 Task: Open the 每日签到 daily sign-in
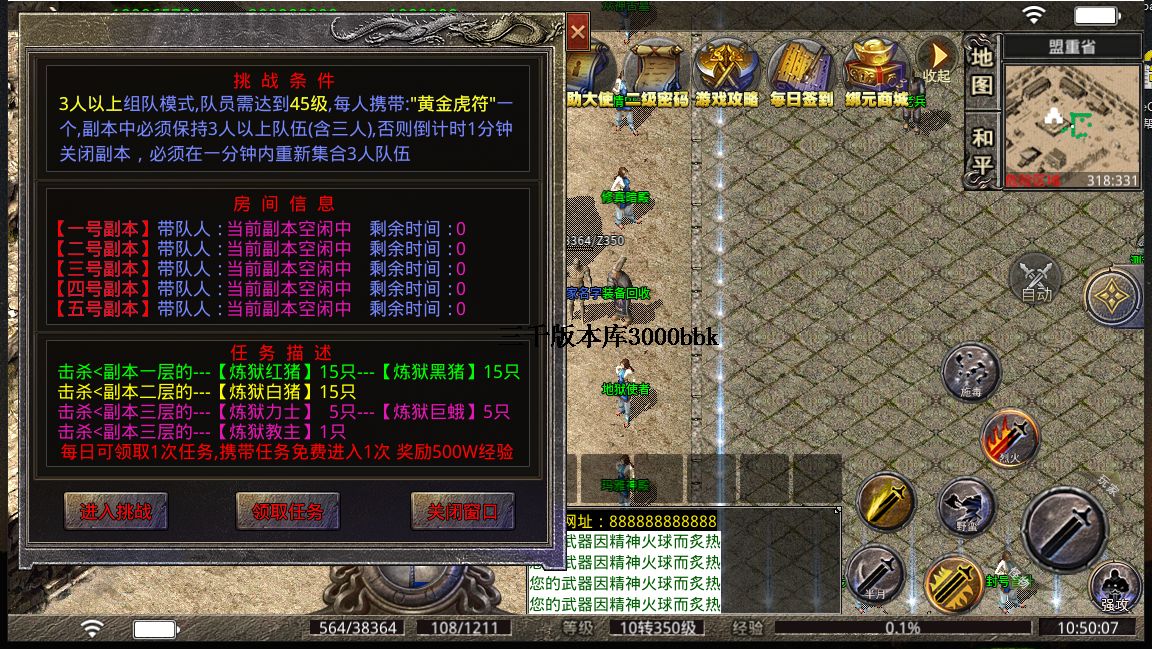tap(801, 70)
